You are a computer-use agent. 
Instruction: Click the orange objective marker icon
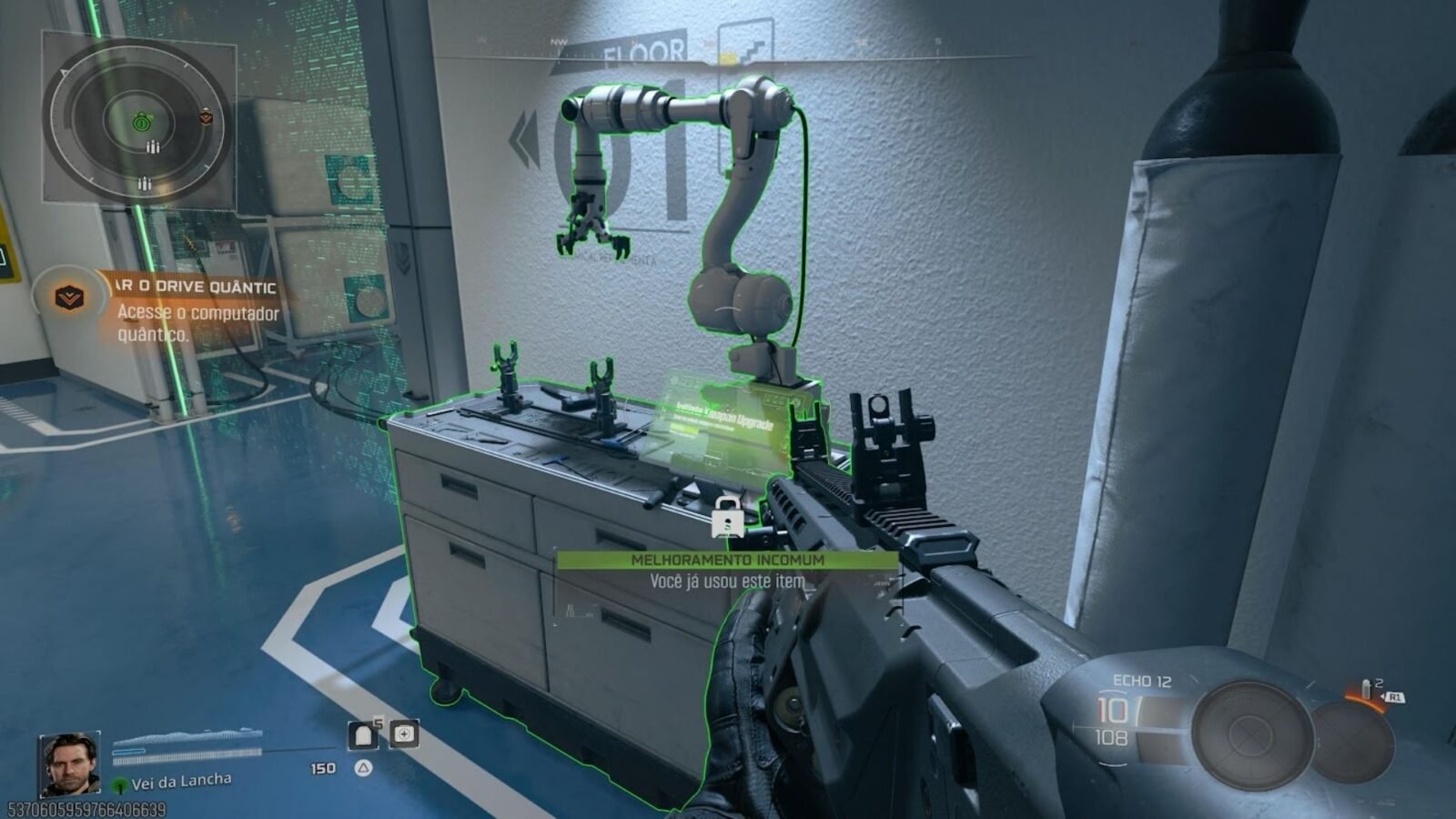tap(68, 297)
